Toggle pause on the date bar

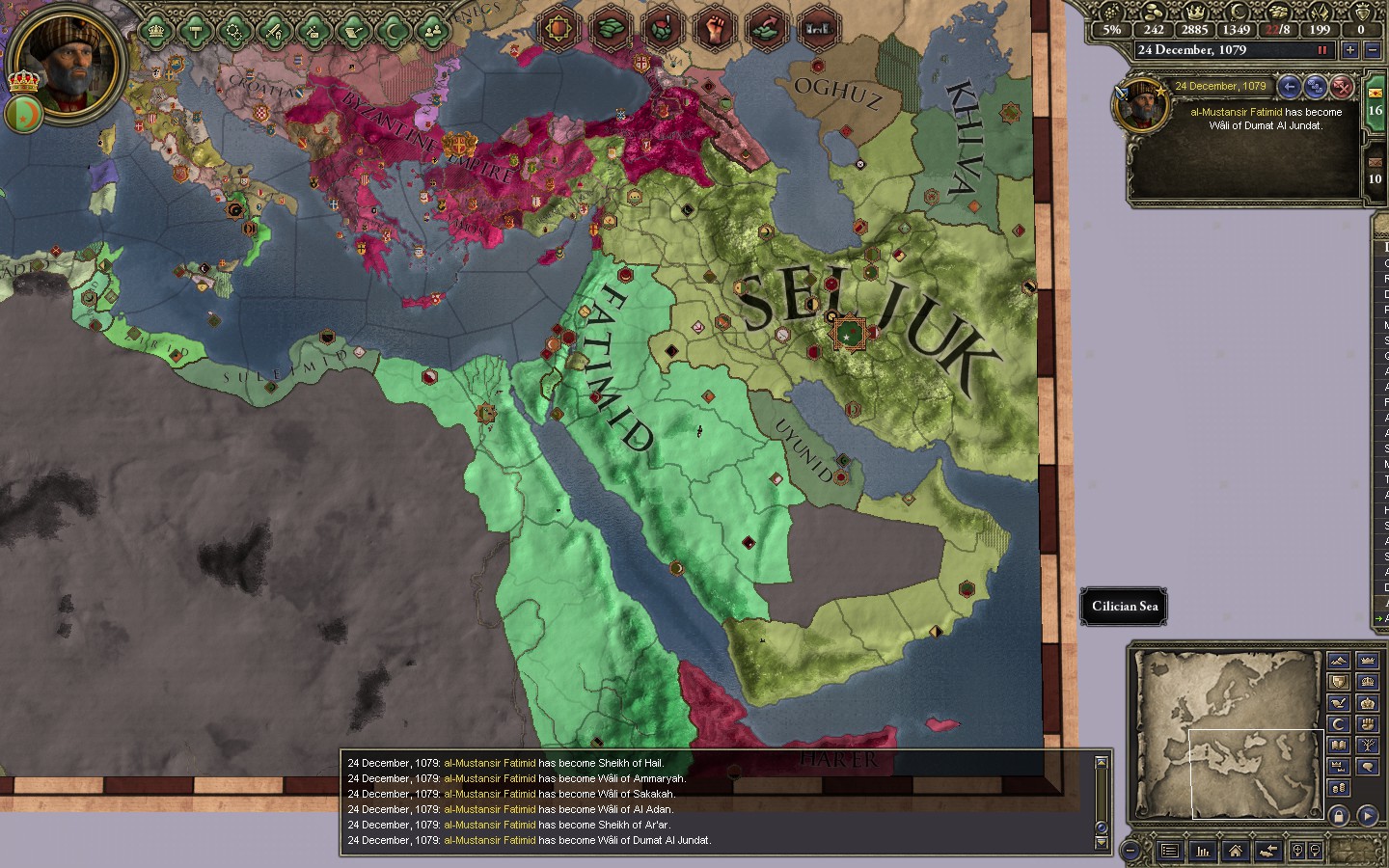(x=1322, y=50)
